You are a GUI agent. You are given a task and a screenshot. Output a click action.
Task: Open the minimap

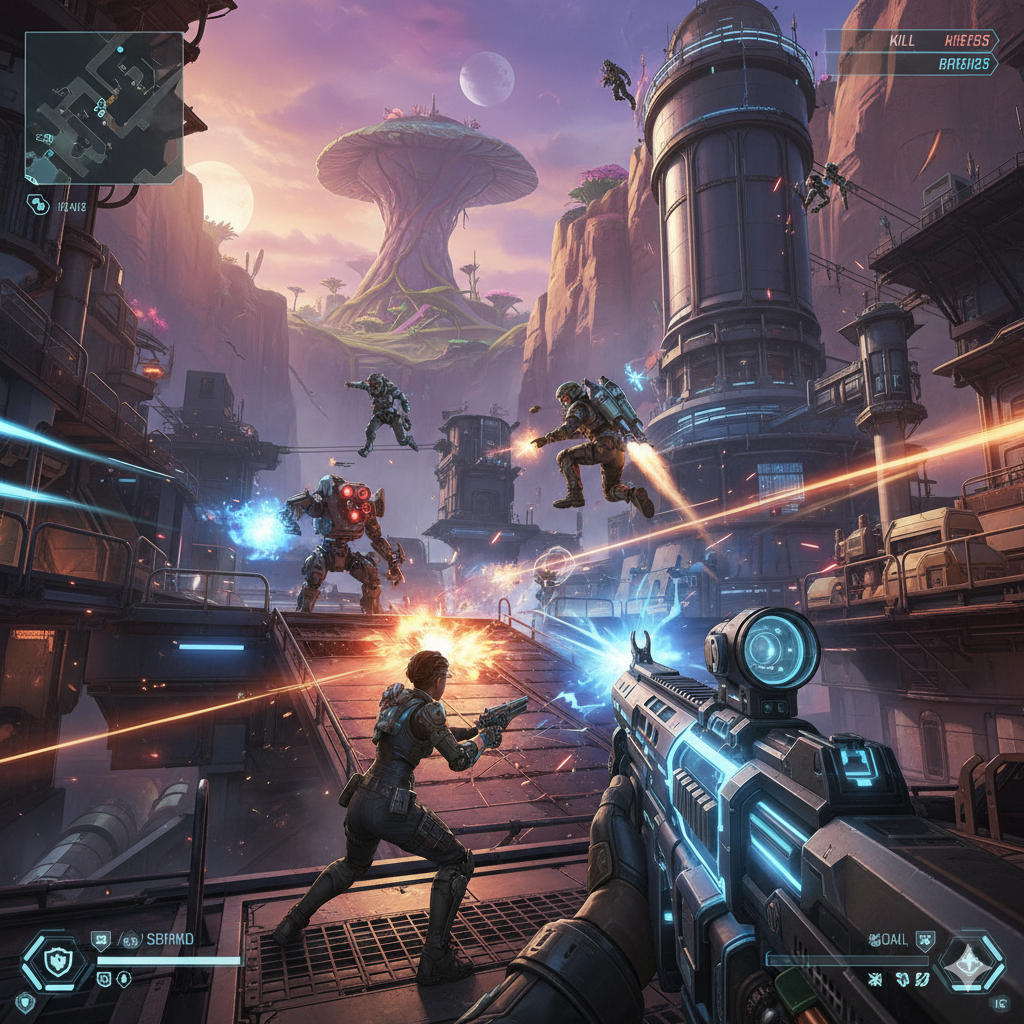[x=104, y=108]
